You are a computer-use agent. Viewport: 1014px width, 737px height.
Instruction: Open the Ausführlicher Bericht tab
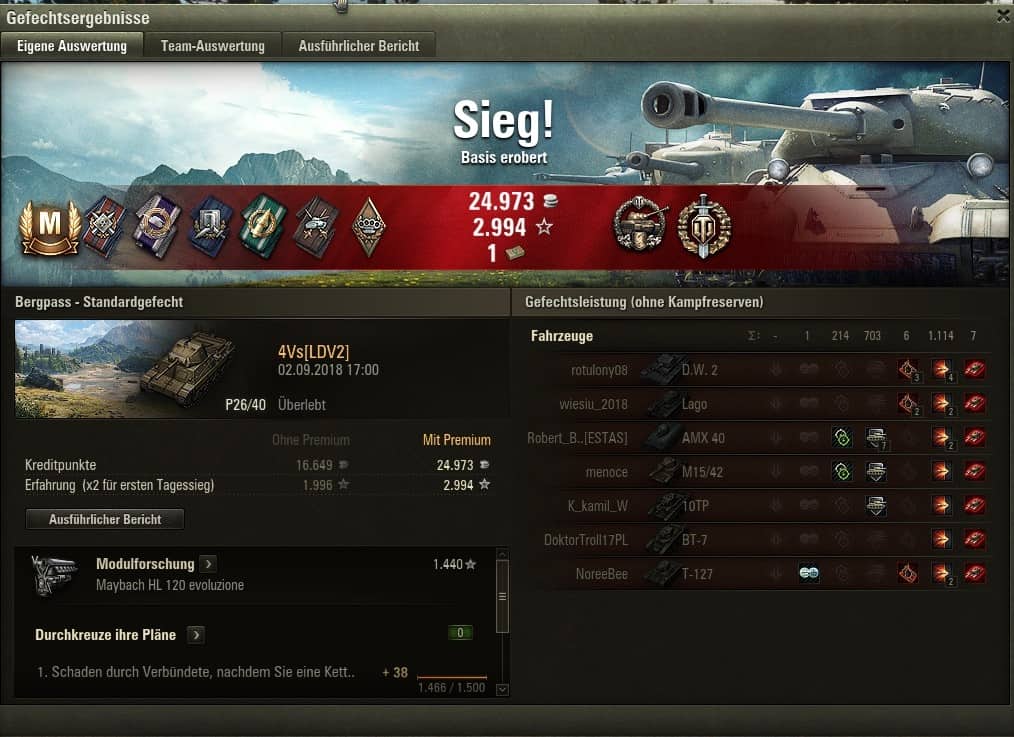pos(358,46)
